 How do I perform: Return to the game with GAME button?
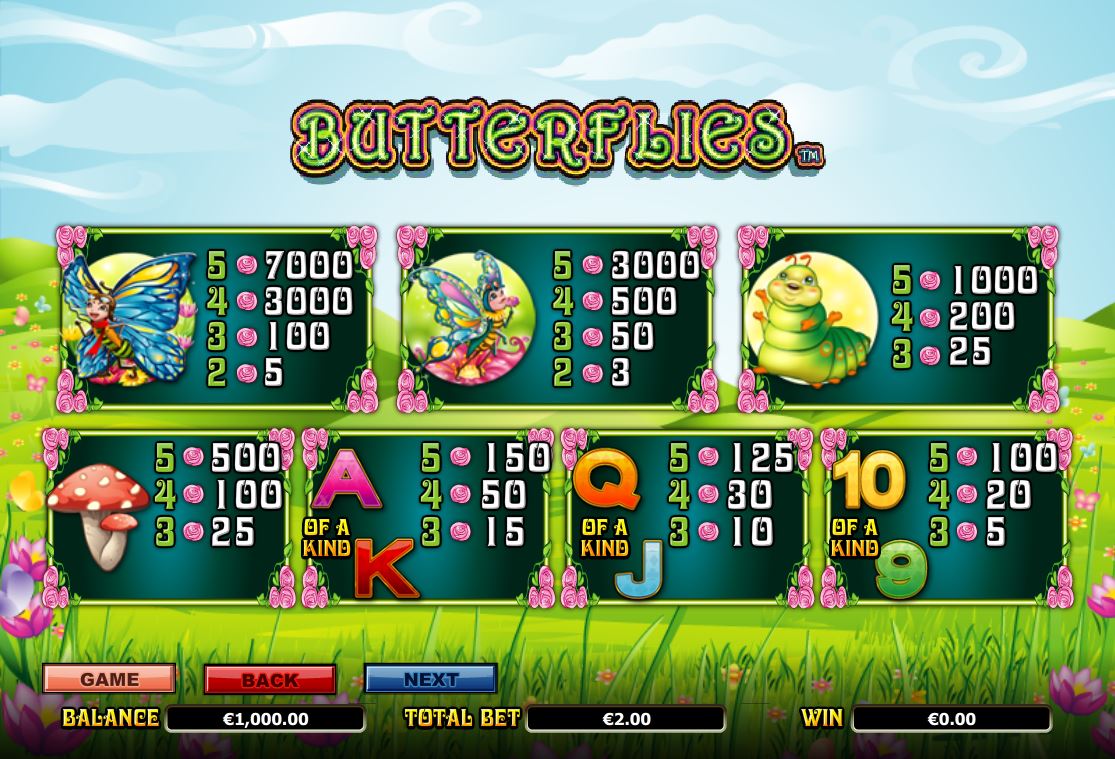109,679
